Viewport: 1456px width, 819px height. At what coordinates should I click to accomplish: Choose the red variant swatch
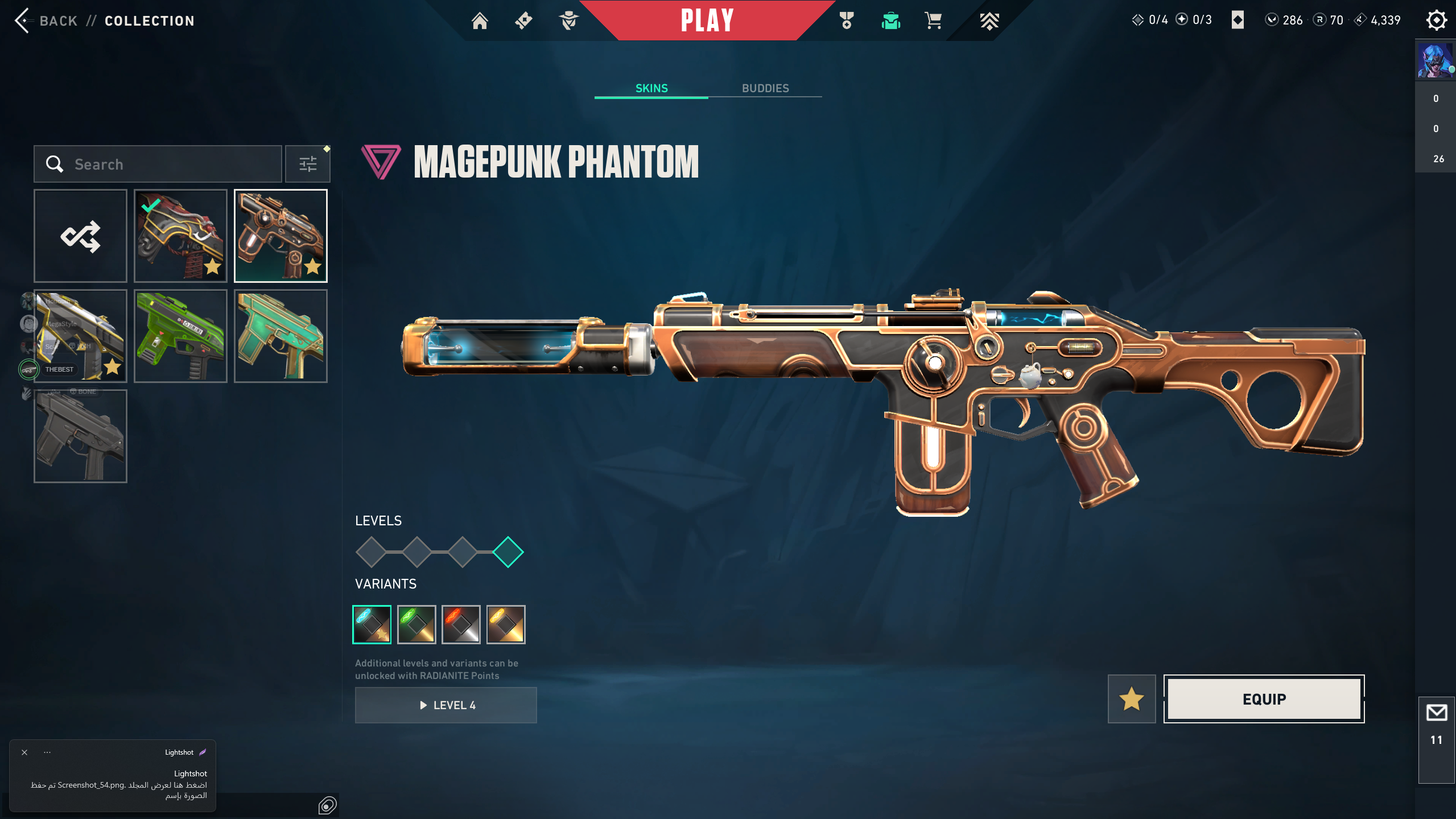coord(461,624)
